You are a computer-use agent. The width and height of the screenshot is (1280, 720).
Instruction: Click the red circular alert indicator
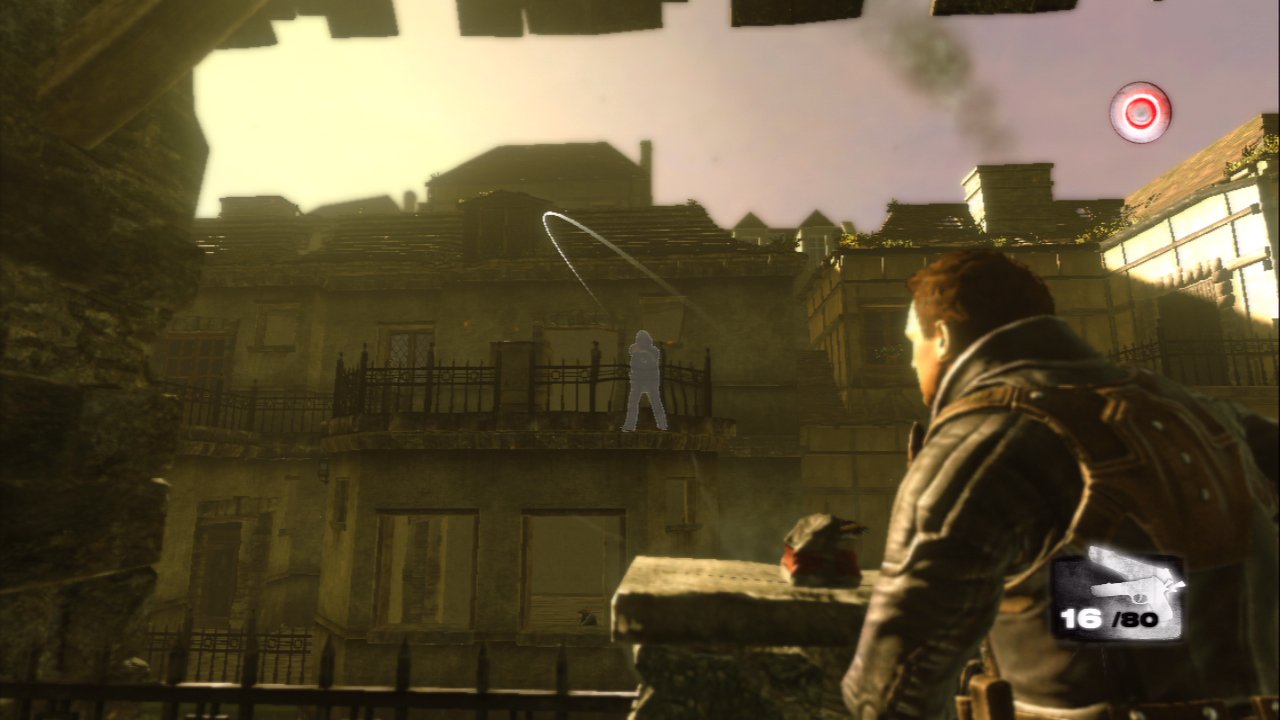tap(1140, 112)
